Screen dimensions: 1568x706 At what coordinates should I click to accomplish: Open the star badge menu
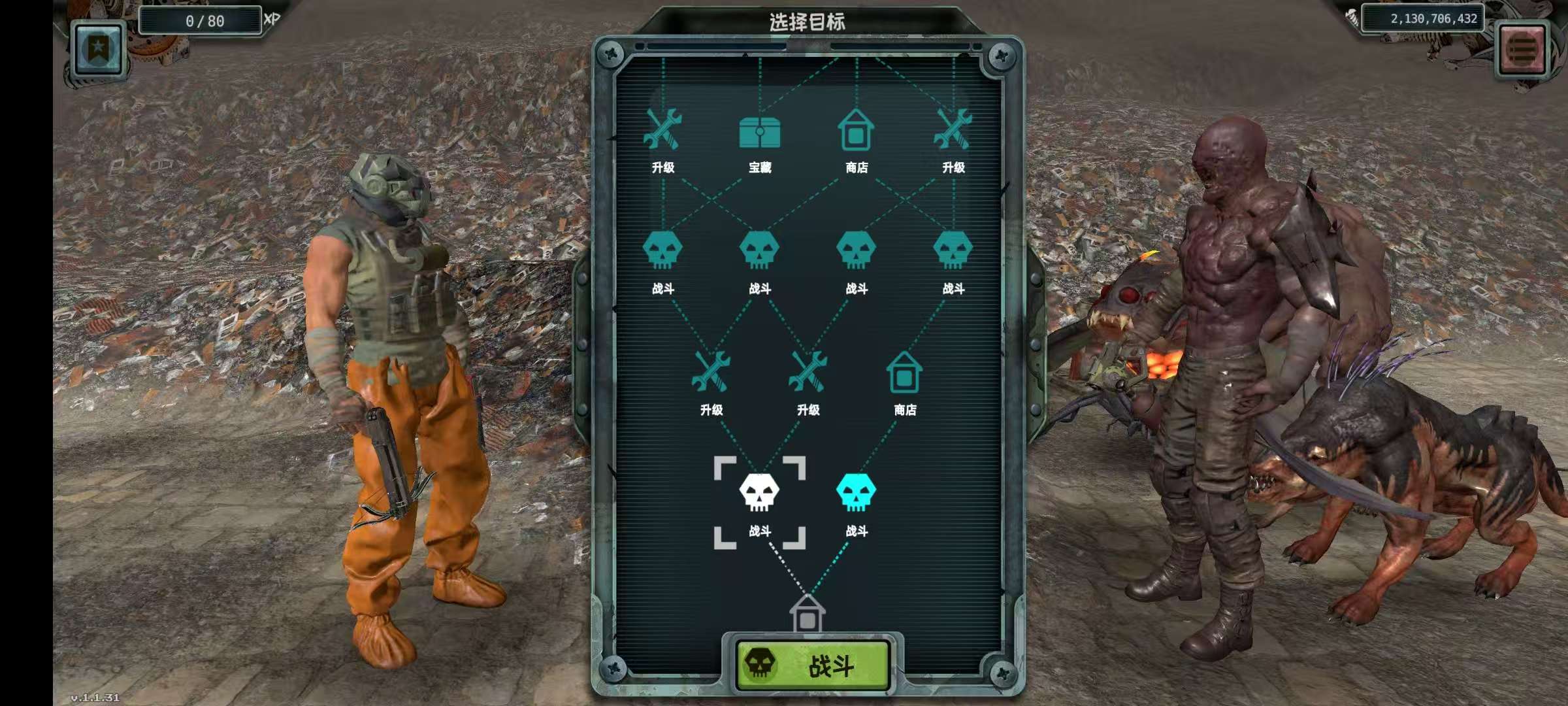coord(98,49)
